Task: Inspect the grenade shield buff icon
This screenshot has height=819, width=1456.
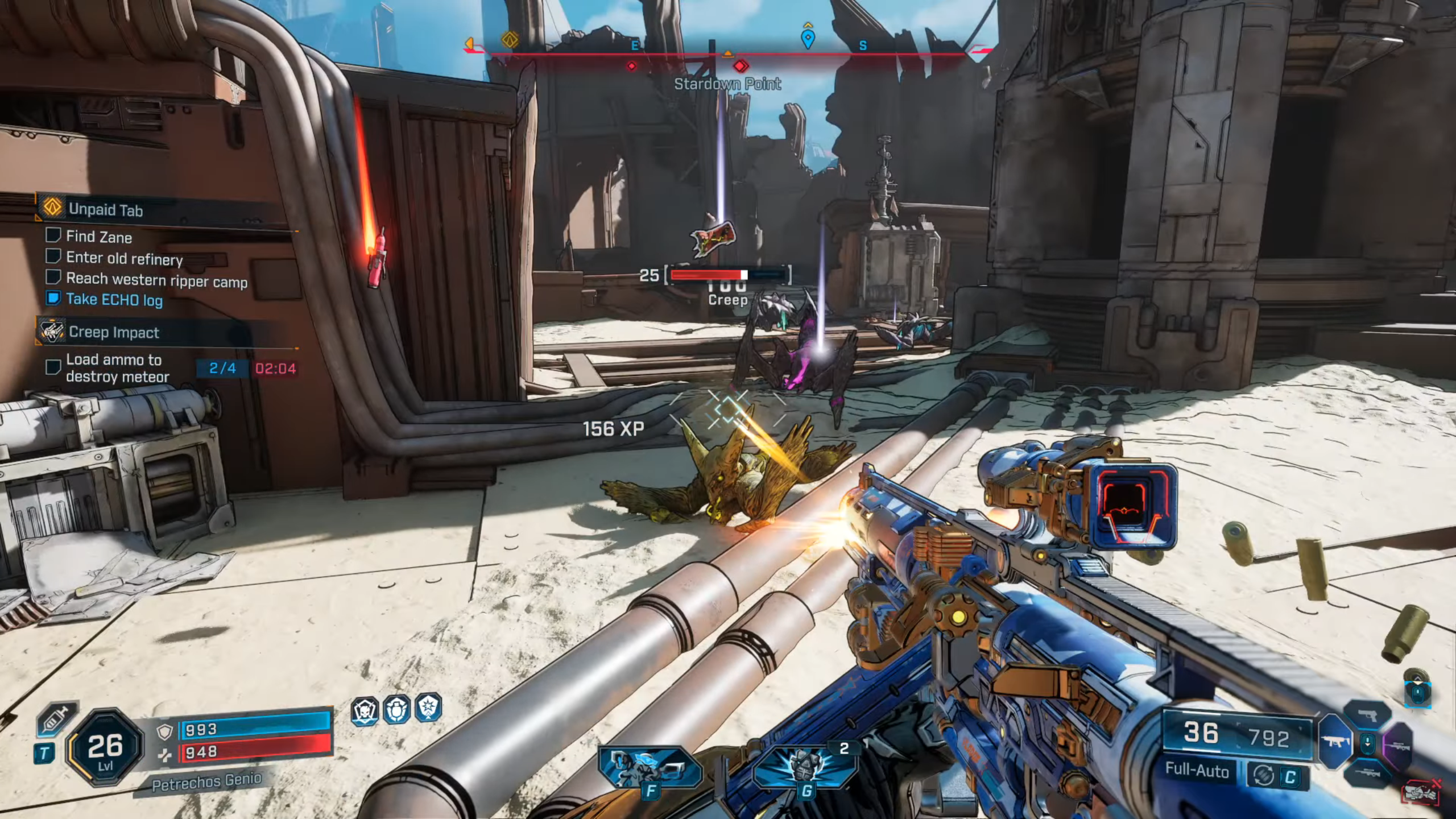Action: [x=396, y=710]
